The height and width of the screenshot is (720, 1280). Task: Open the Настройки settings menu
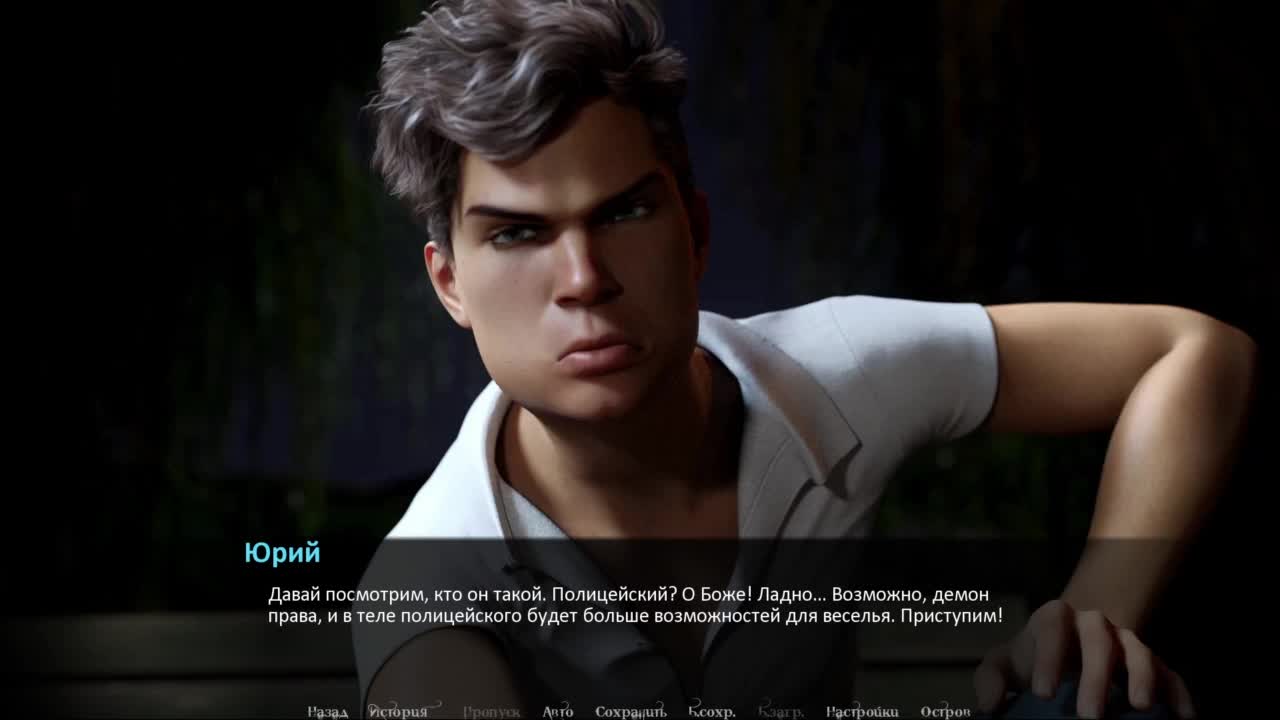click(862, 712)
